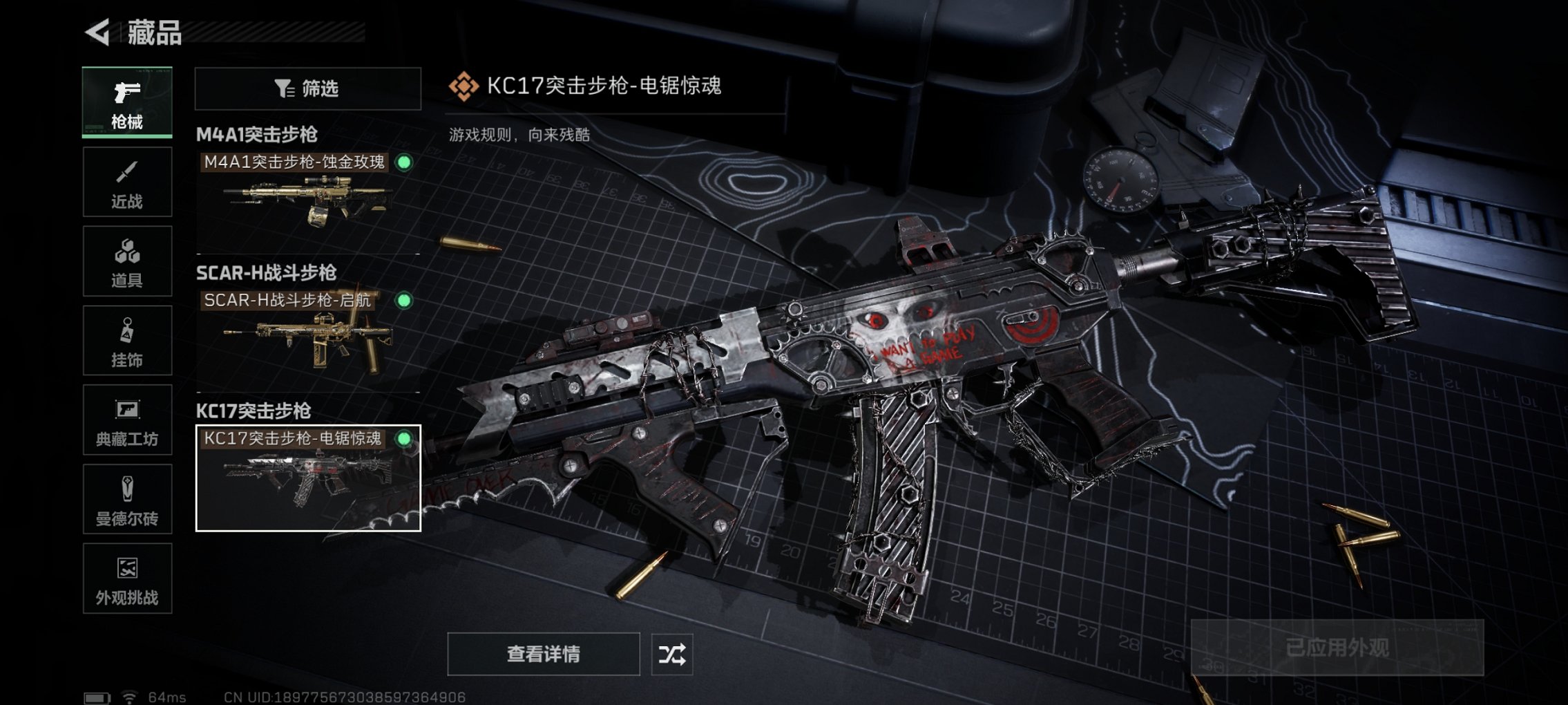Click the shuffle icon beside 查看详情

click(x=672, y=654)
